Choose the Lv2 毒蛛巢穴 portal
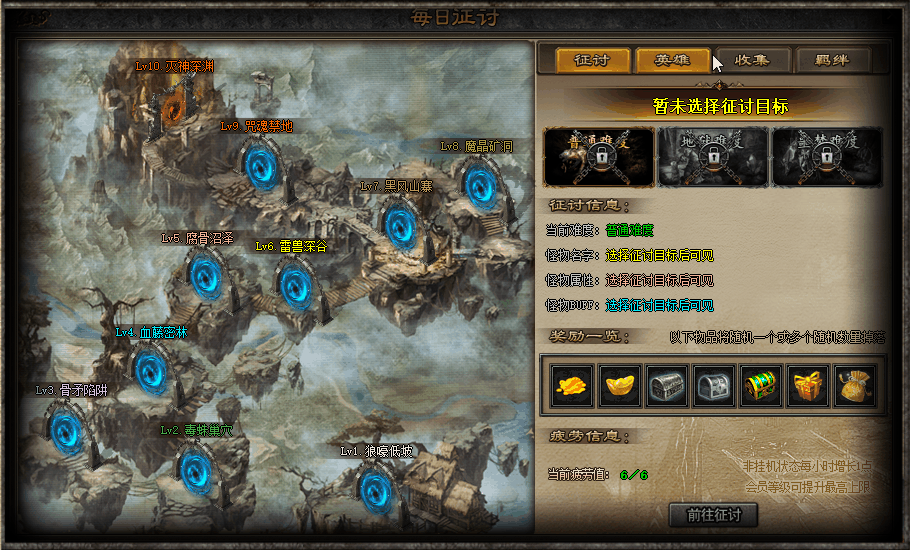 tap(192, 468)
